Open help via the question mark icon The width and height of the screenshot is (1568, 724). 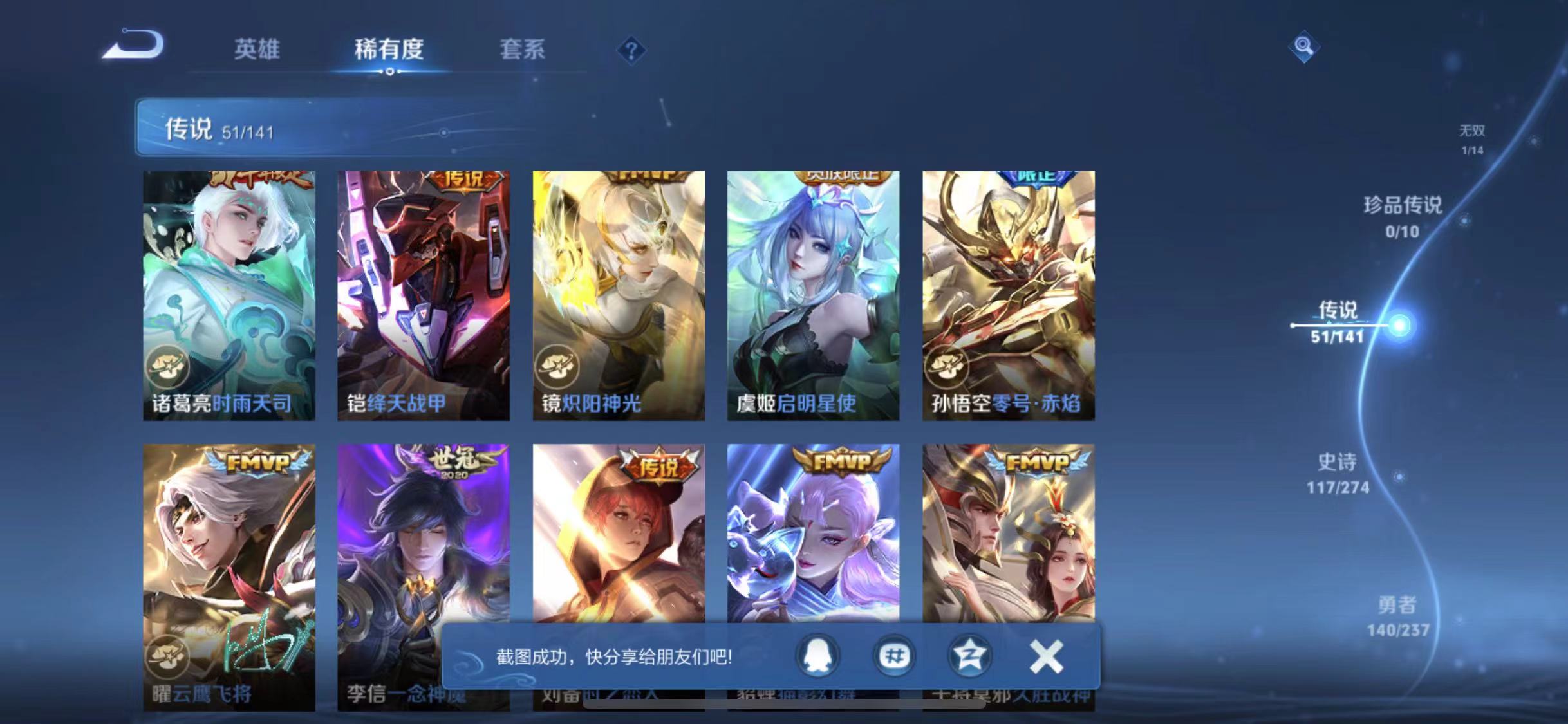pos(633,51)
